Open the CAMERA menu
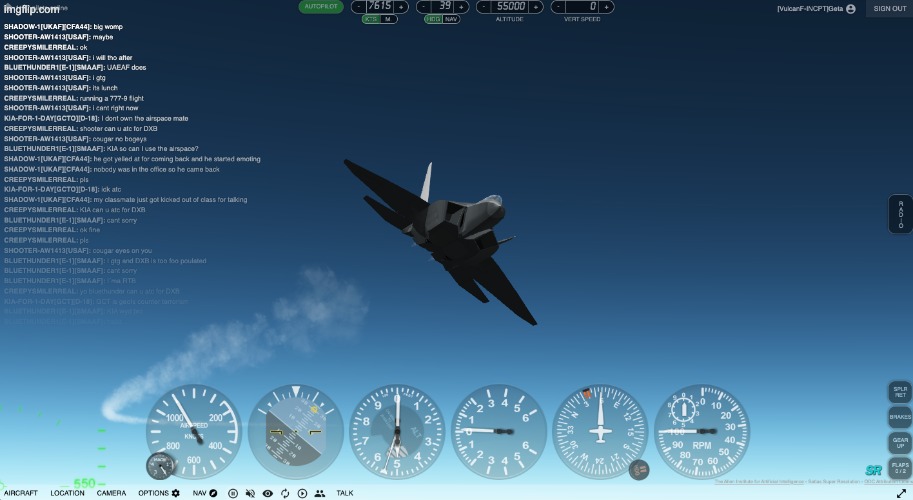913x500 pixels. [112, 493]
